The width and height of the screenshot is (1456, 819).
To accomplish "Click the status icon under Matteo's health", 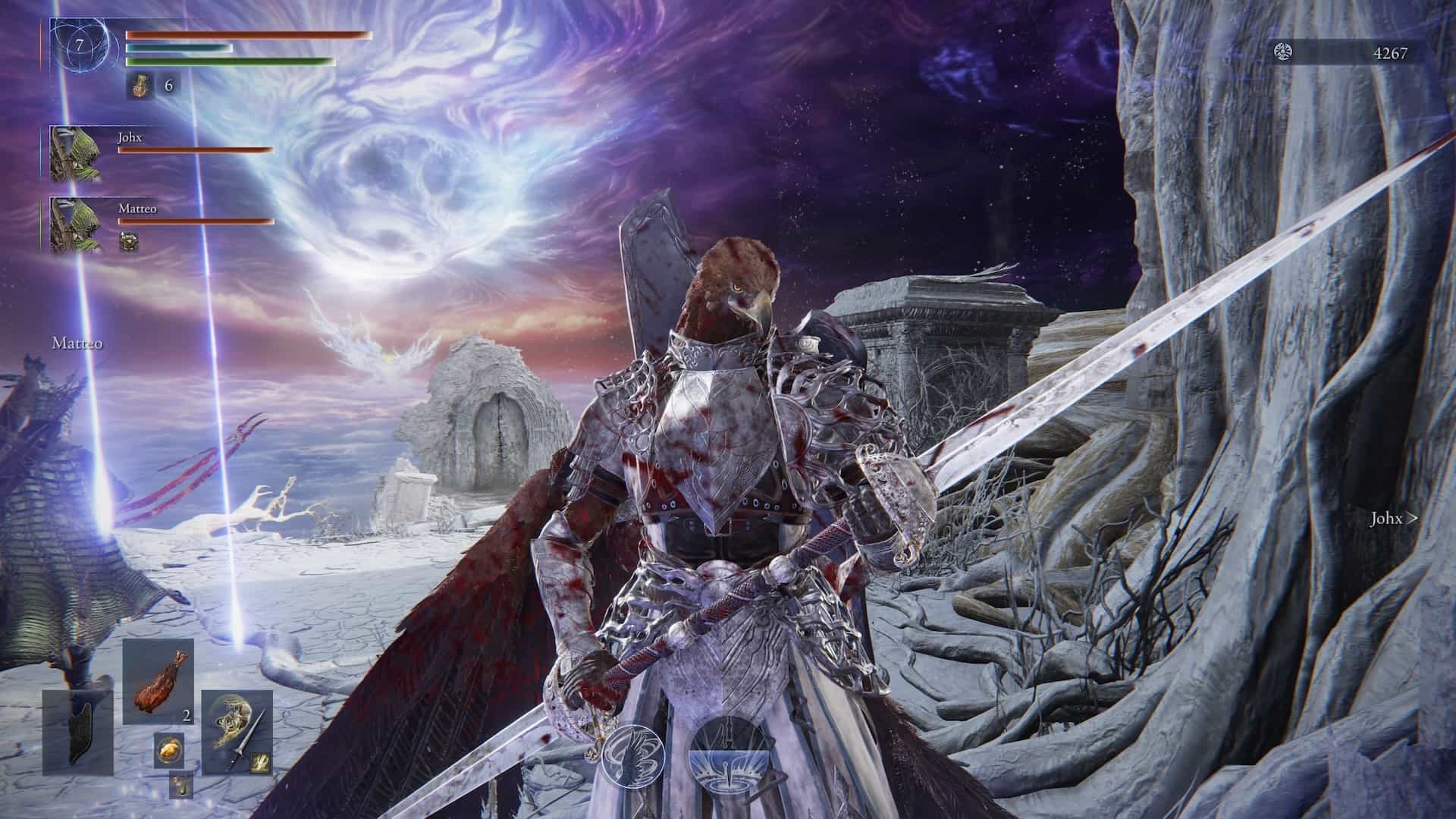I will 130,242.
